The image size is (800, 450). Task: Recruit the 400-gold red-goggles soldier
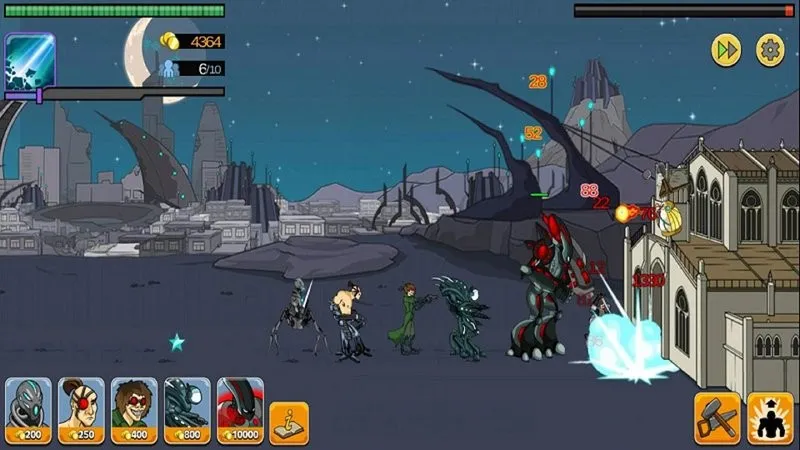point(134,408)
